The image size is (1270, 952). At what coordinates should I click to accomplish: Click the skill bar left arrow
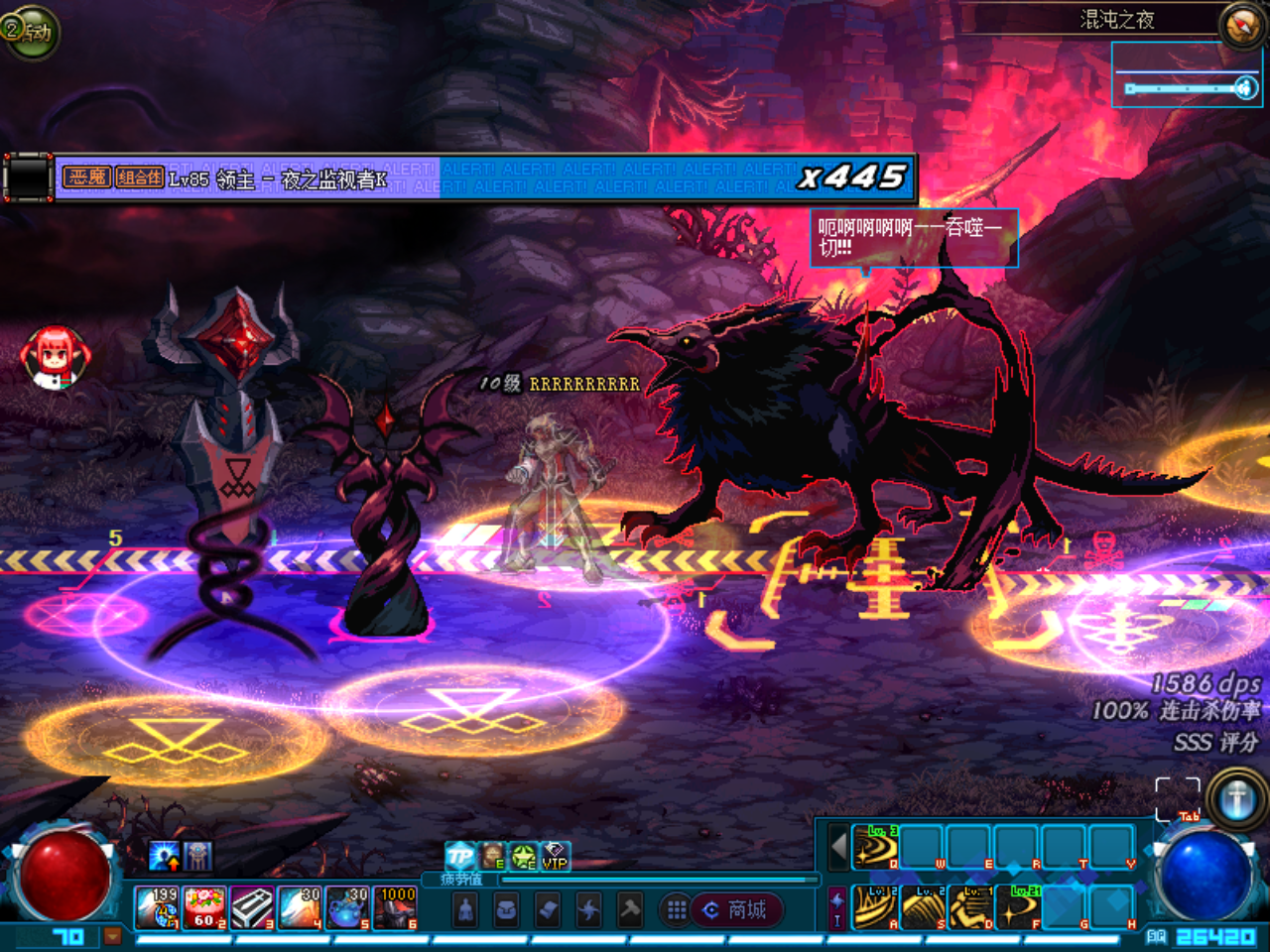coord(838,847)
